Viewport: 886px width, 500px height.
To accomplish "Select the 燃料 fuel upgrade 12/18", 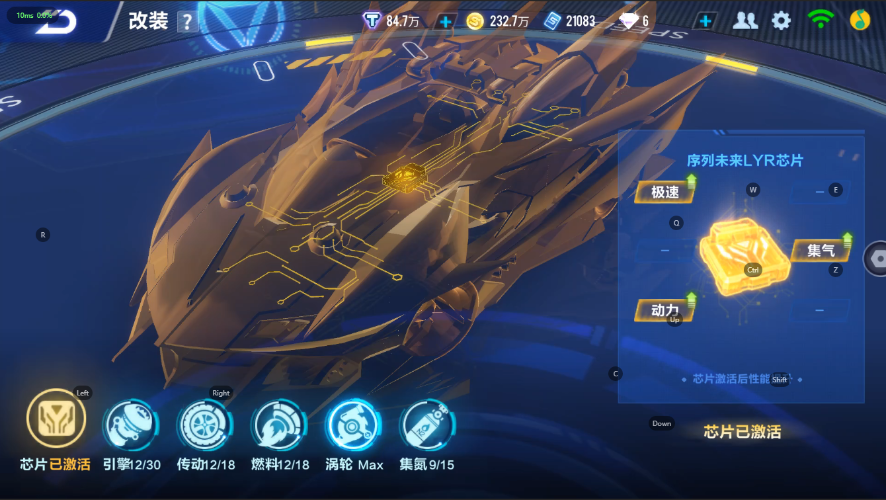I will tap(279, 425).
